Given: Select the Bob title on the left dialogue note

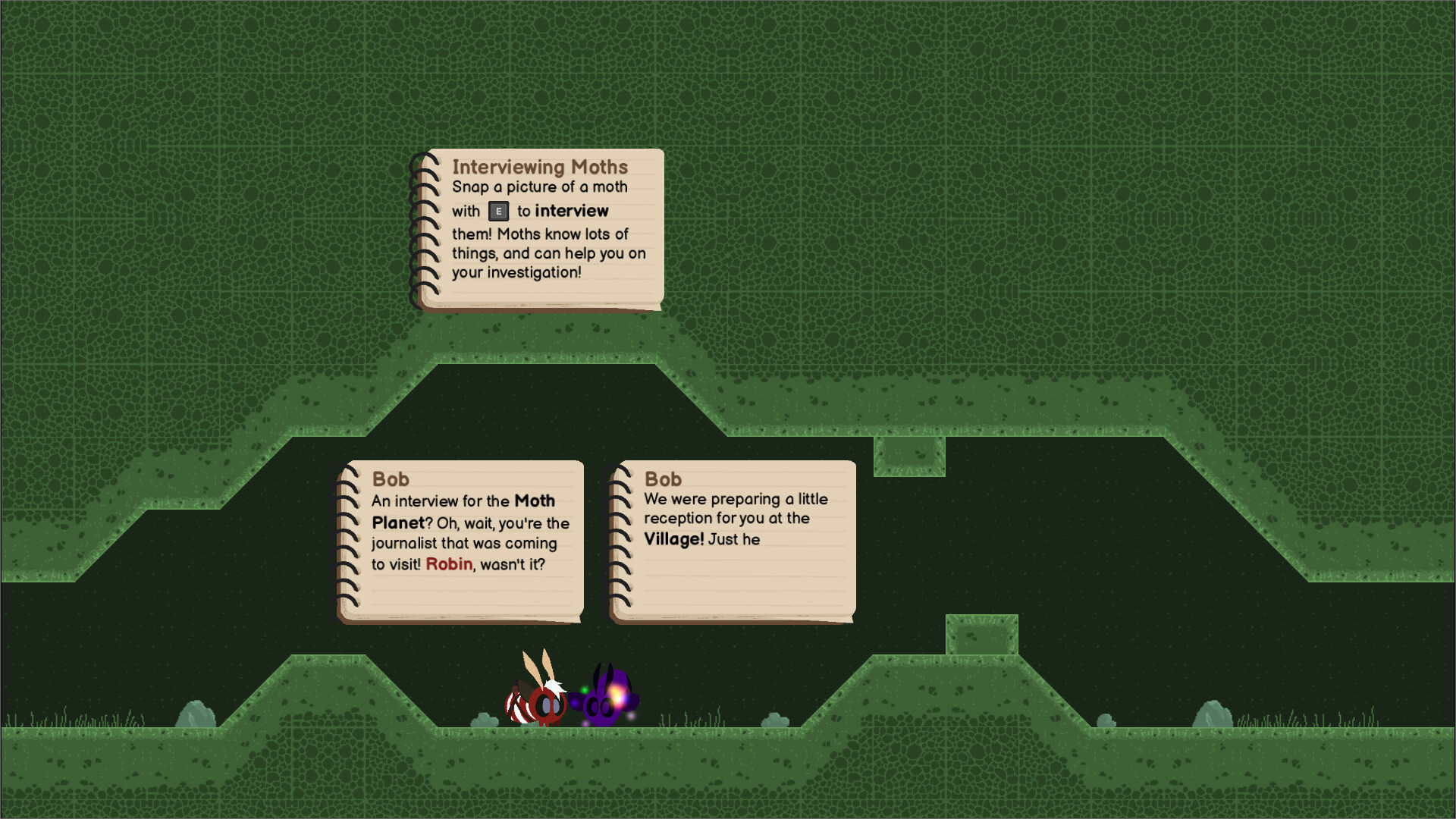Looking at the screenshot, I should coord(391,479).
